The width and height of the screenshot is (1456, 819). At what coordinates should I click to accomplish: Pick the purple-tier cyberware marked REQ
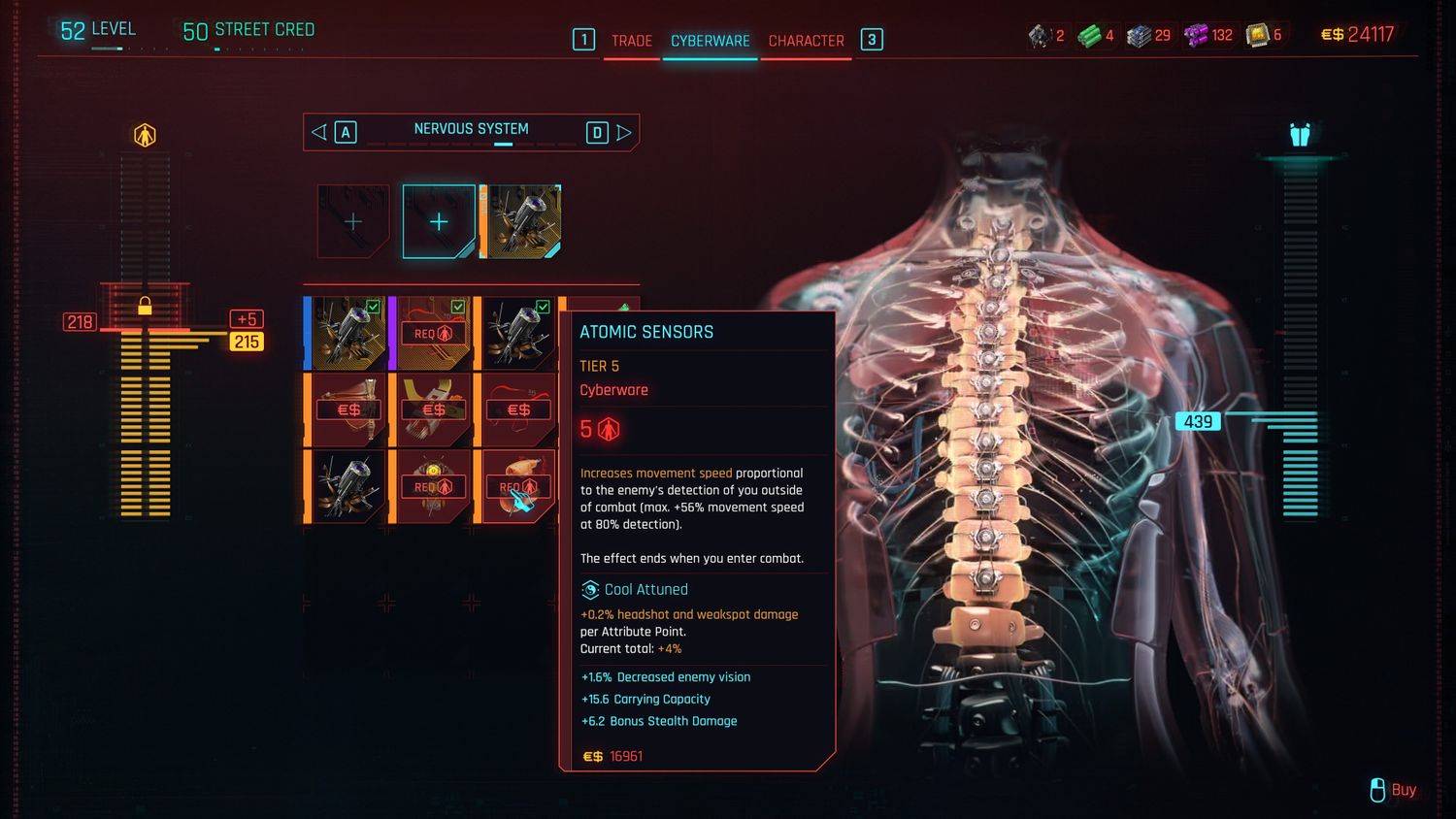(433, 333)
